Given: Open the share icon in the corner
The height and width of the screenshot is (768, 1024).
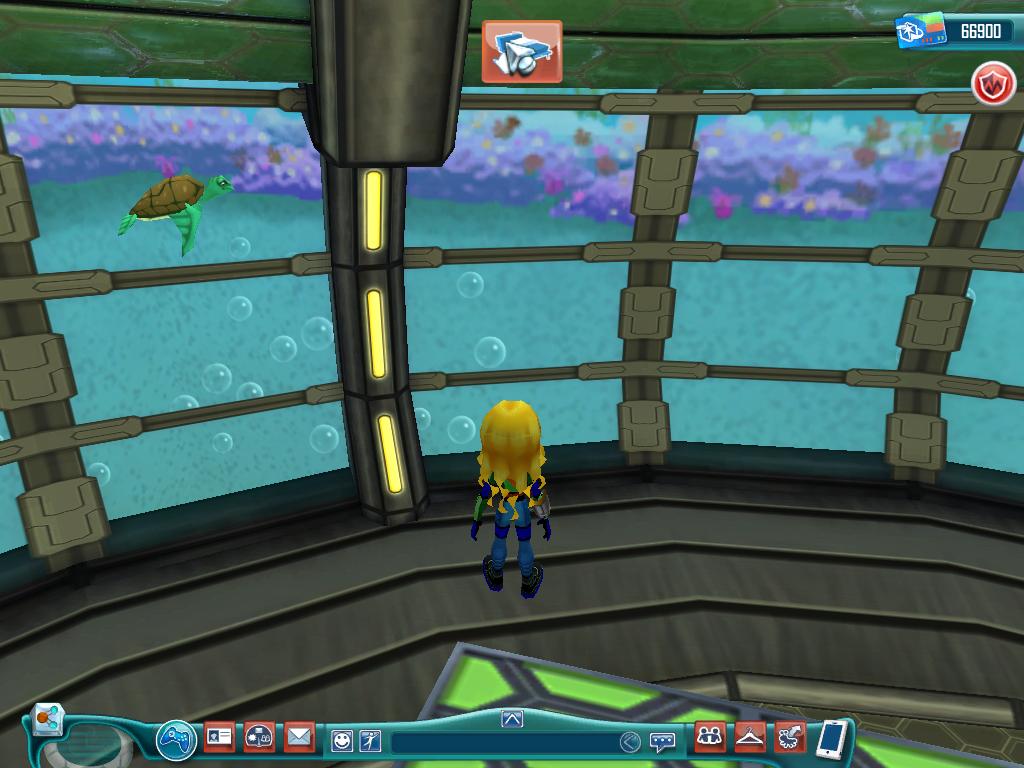Looking at the screenshot, I should [46, 719].
